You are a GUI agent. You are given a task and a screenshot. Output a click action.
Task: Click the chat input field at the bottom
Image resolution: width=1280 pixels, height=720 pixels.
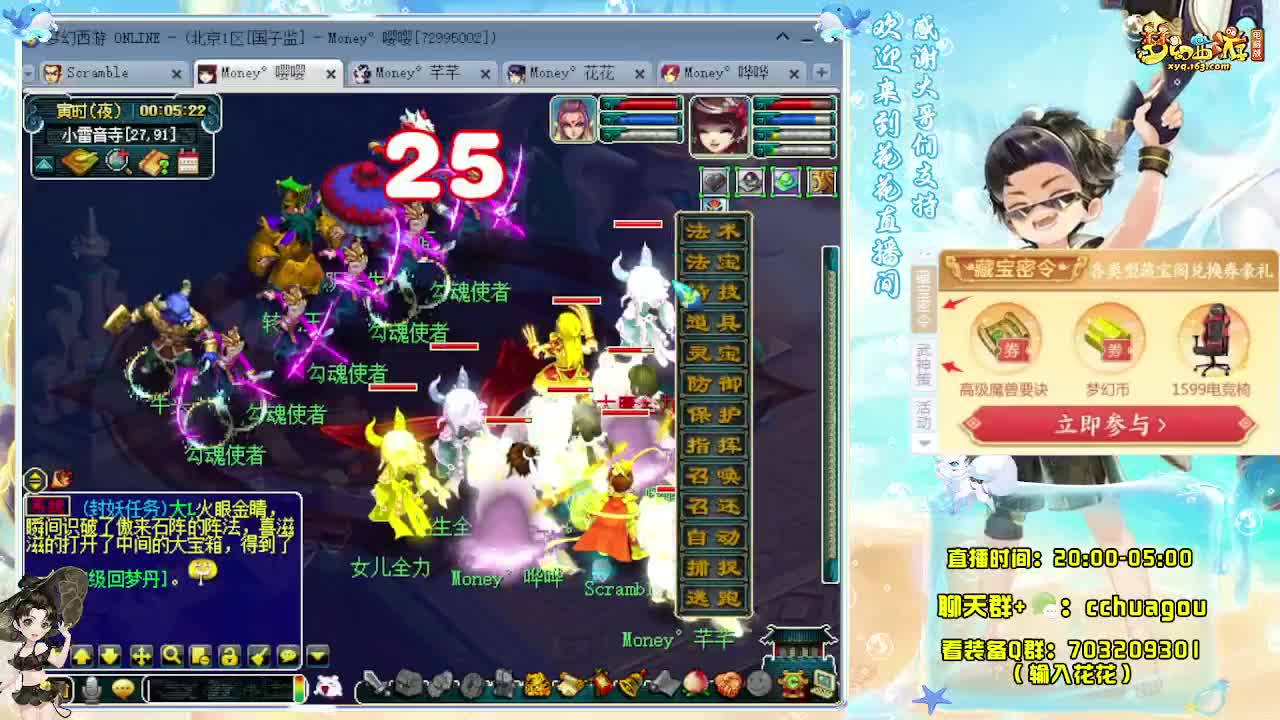pyautogui.click(x=220, y=690)
